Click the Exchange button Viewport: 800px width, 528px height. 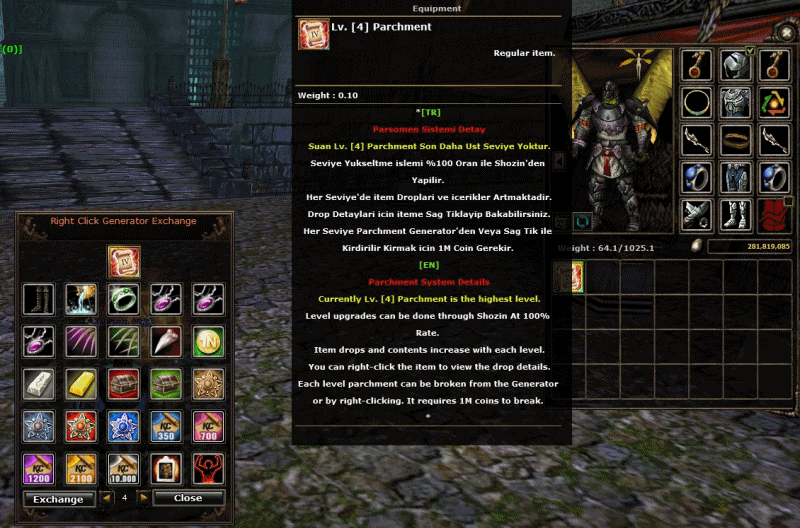[x=58, y=498]
